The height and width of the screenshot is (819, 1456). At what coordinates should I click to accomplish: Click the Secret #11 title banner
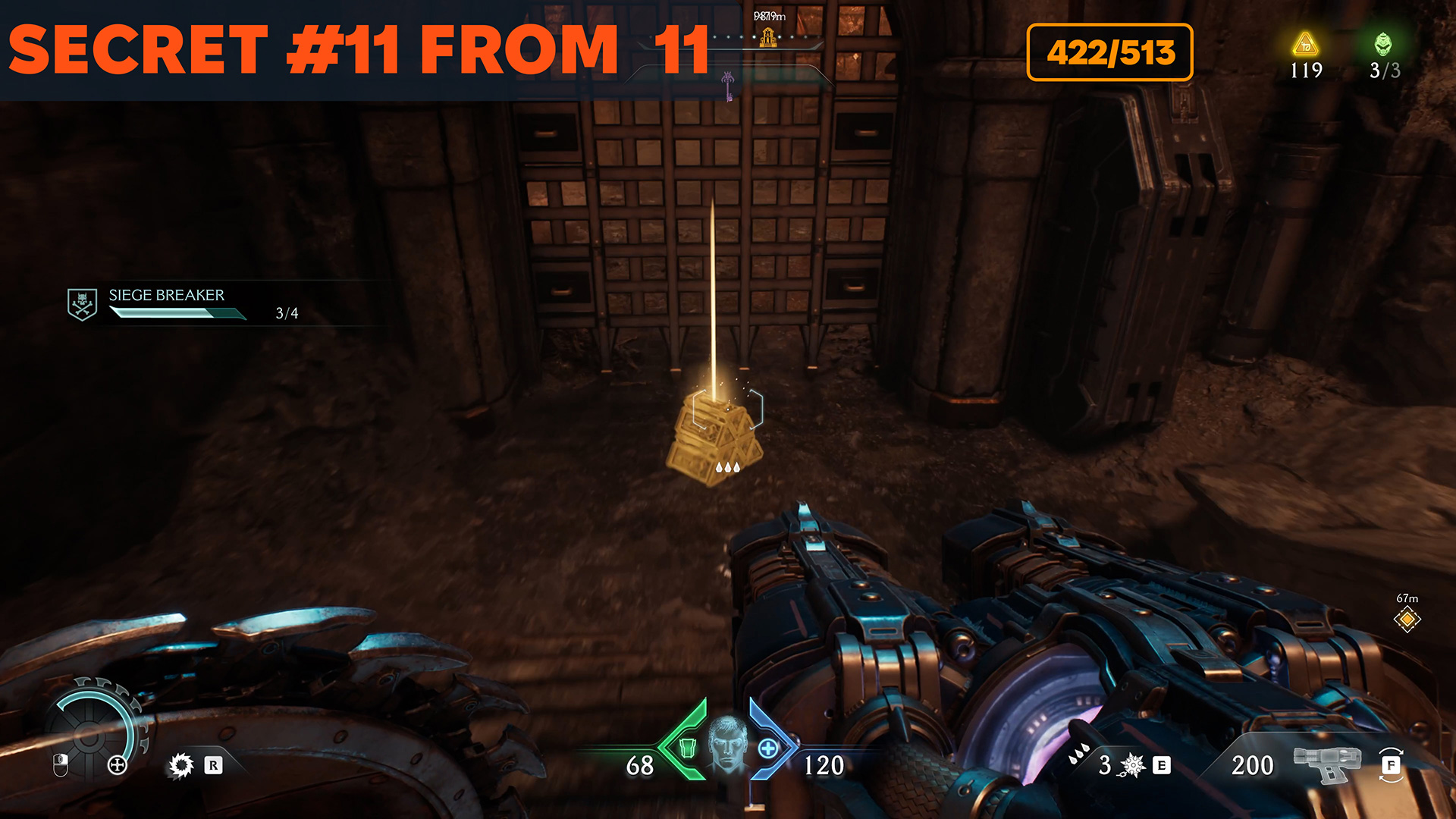358,50
